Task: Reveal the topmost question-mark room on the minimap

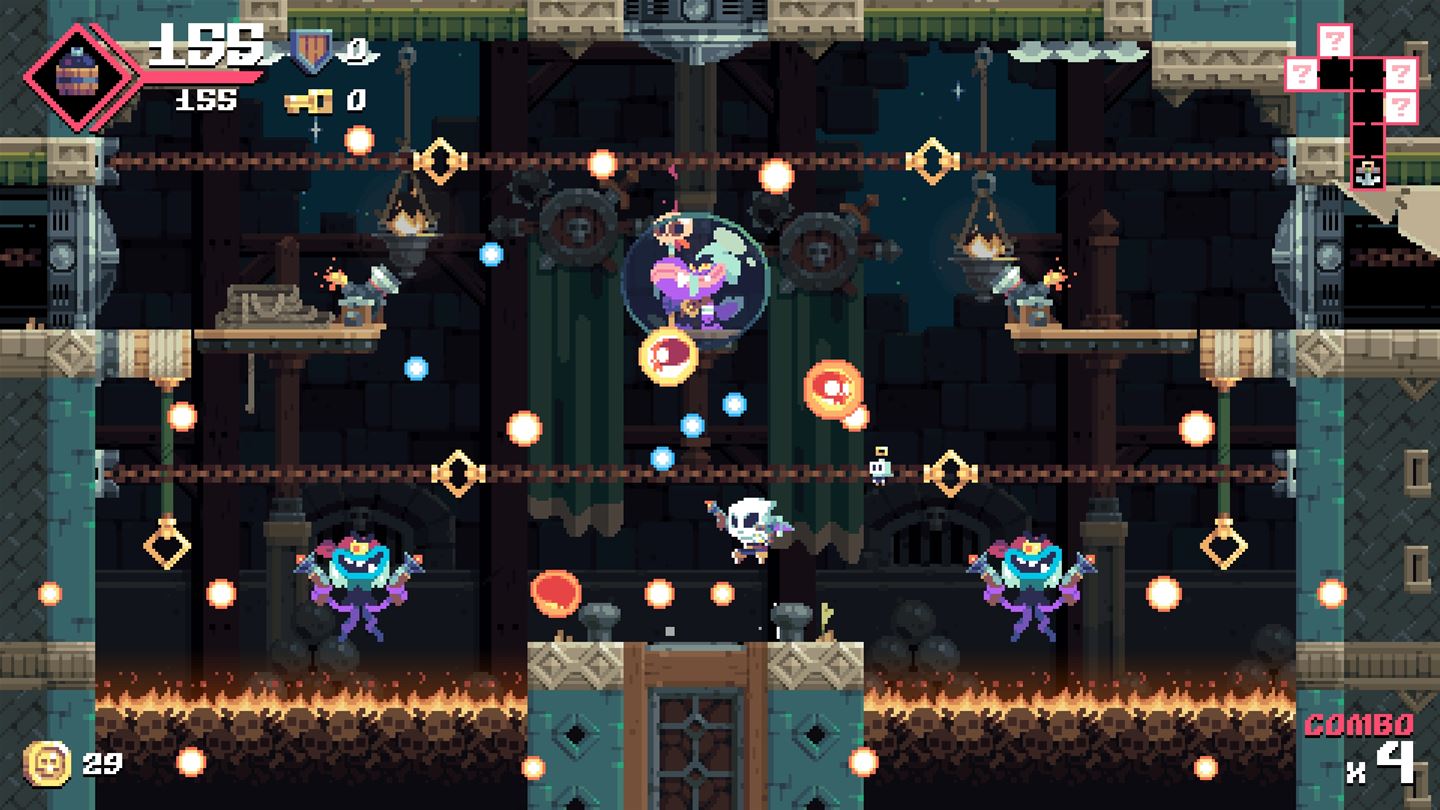Action: 1334,40
